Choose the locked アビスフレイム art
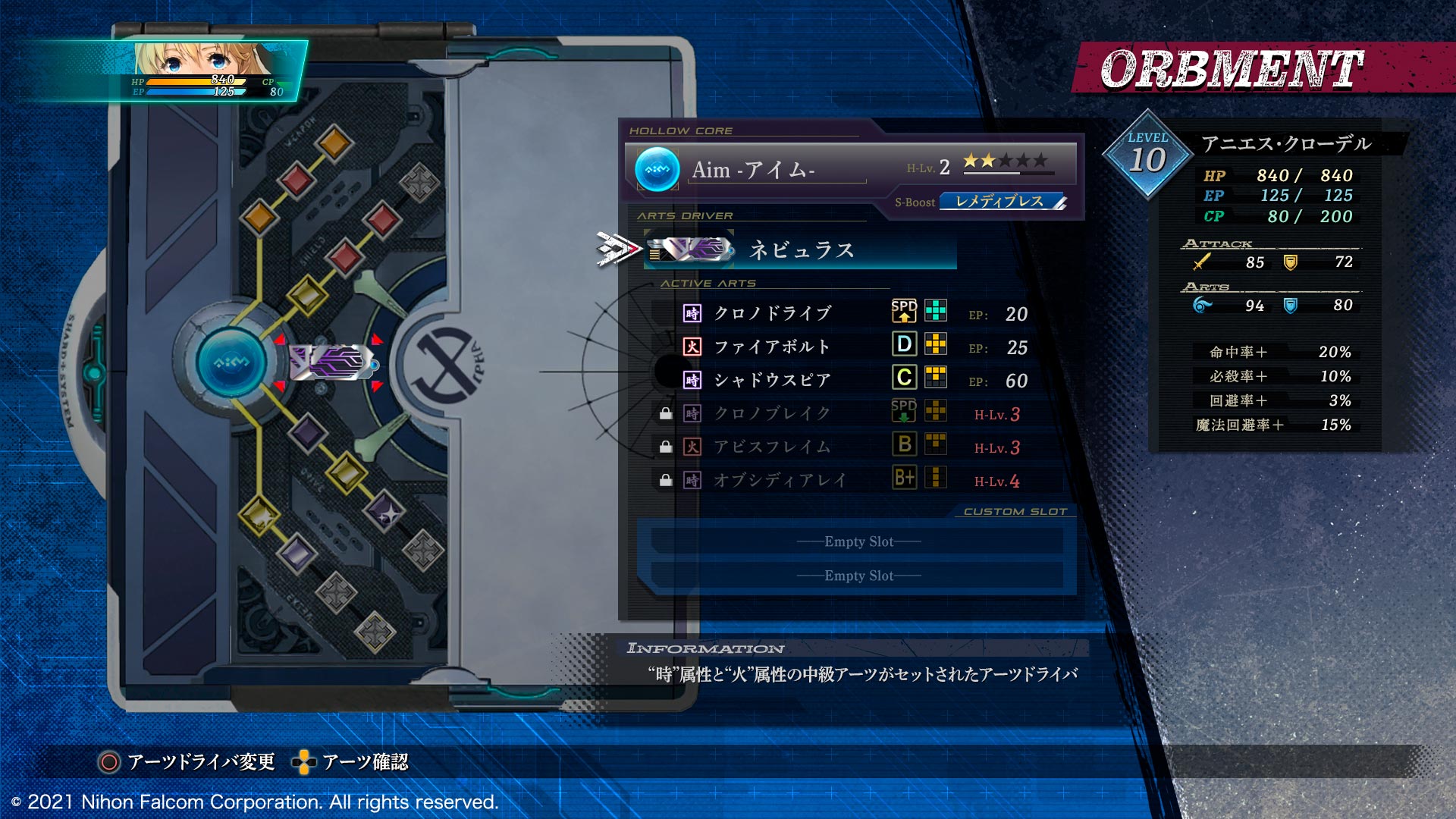 (772, 447)
